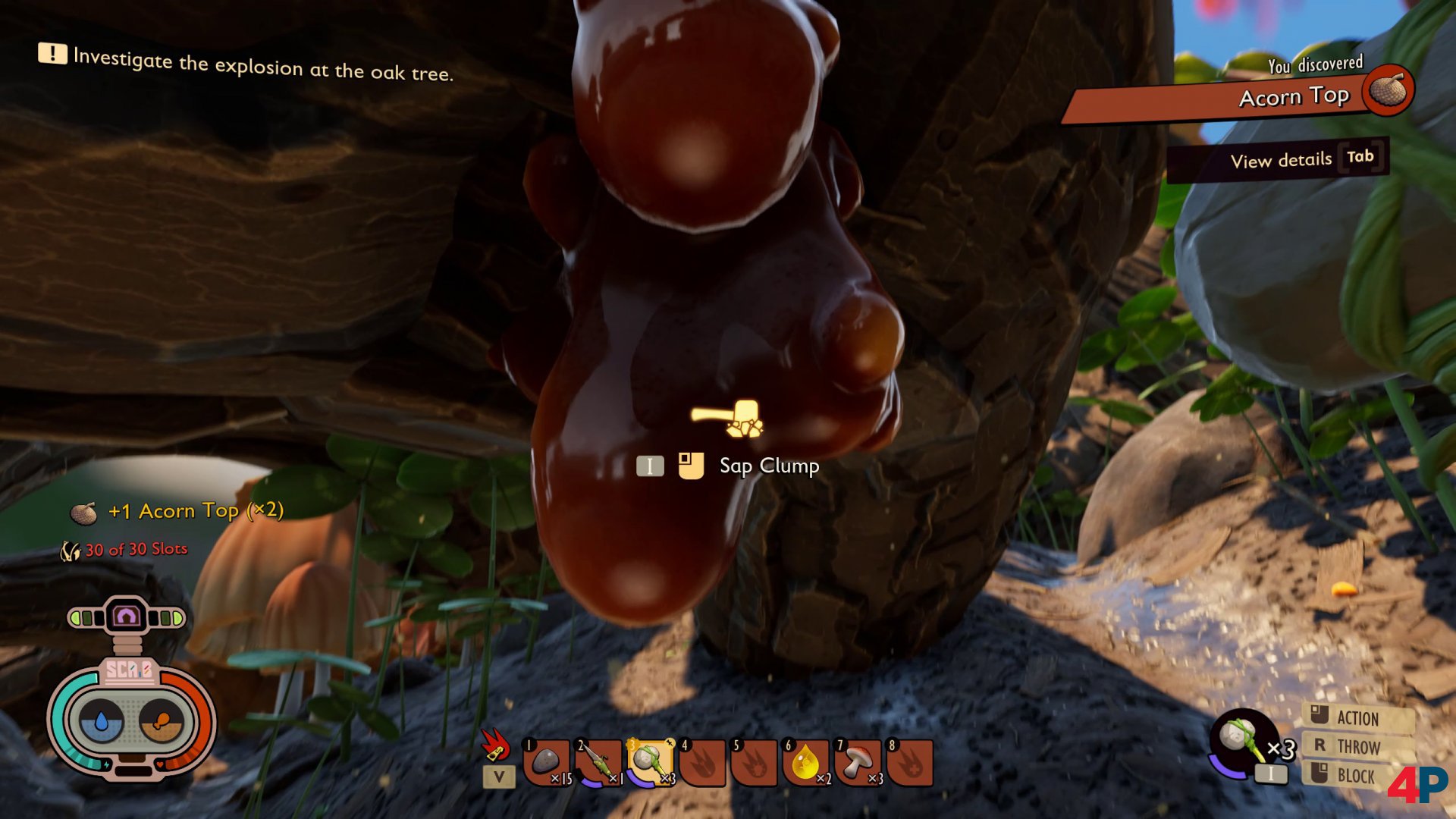Screen dimensions: 1456x819
Task: Choose the yellow sap droplet hotbar slot
Action: click(806, 762)
